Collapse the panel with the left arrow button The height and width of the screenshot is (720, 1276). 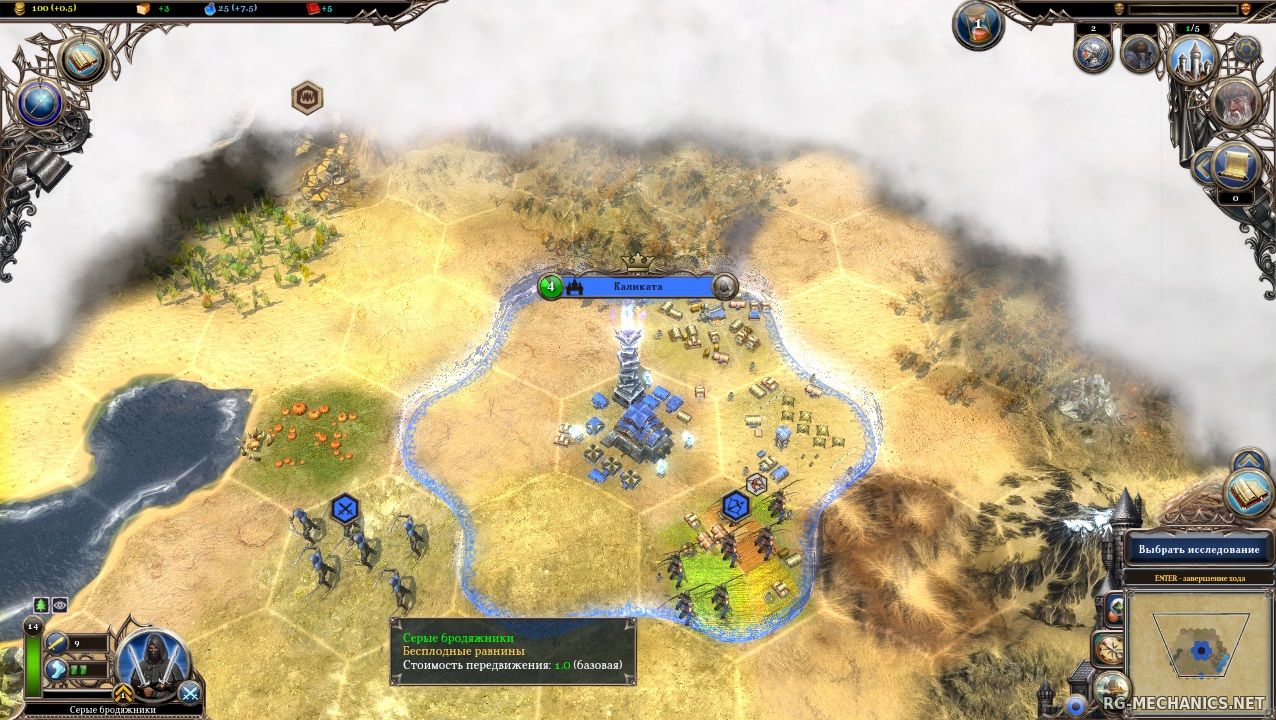pos(1203,167)
